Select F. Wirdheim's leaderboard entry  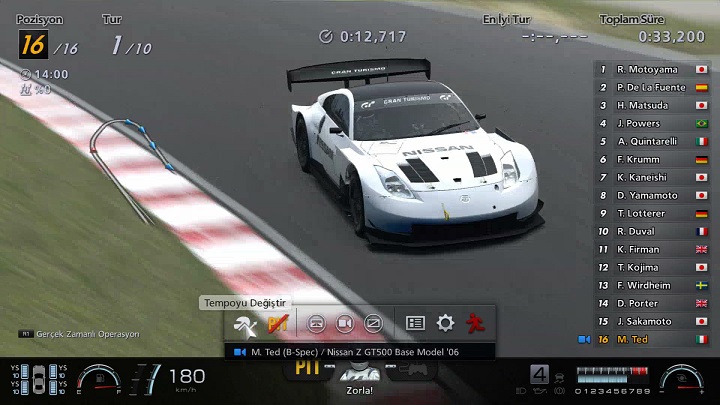652,285
